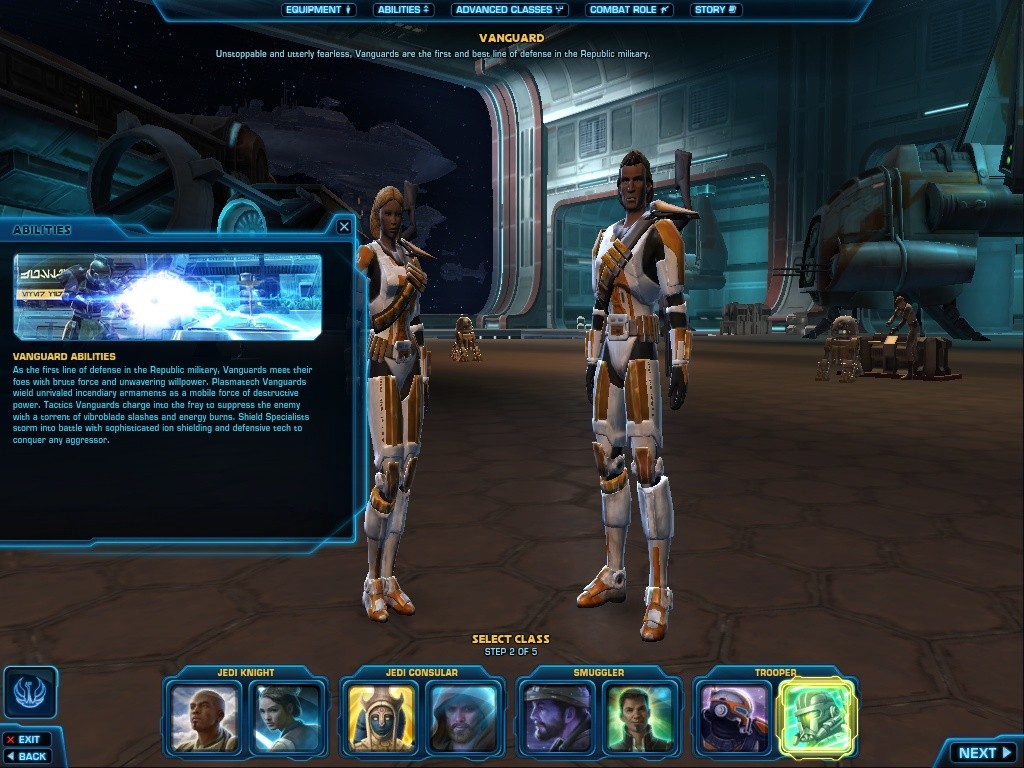This screenshot has width=1024, height=768.
Task: Select the Combat Role tab
Action: tap(629, 10)
